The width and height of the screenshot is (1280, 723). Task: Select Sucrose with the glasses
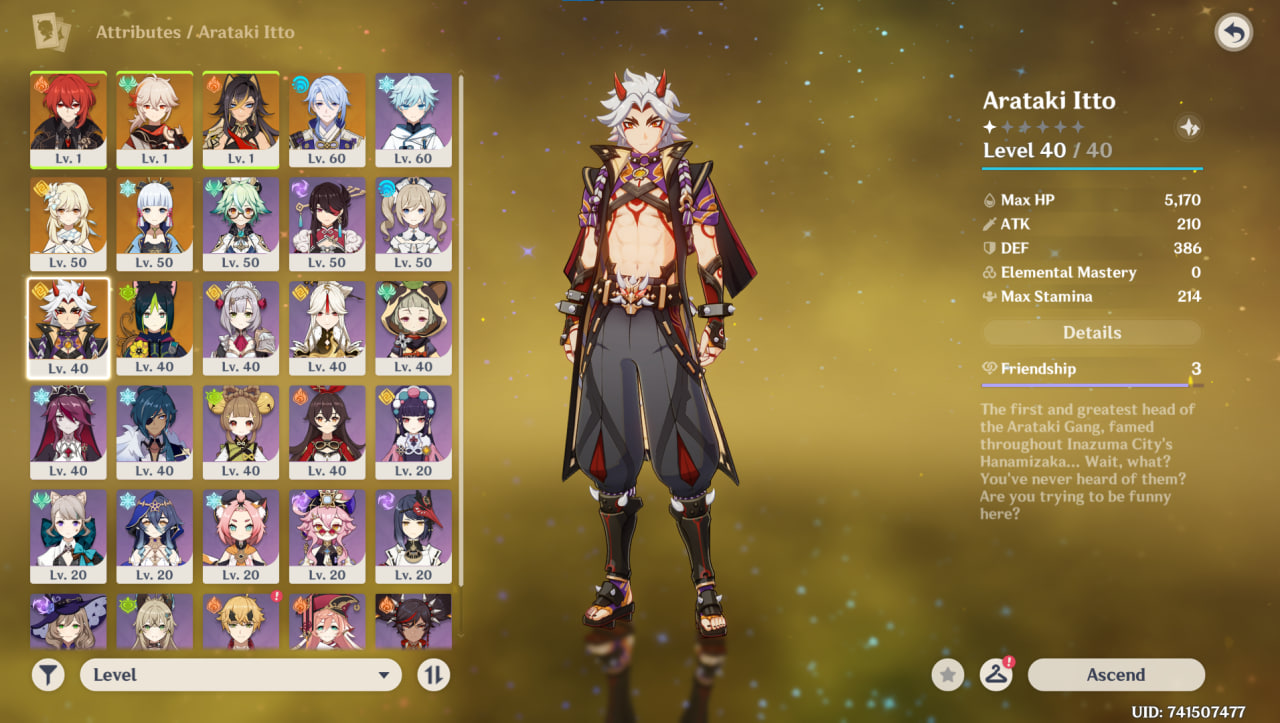pyautogui.click(x=241, y=222)
